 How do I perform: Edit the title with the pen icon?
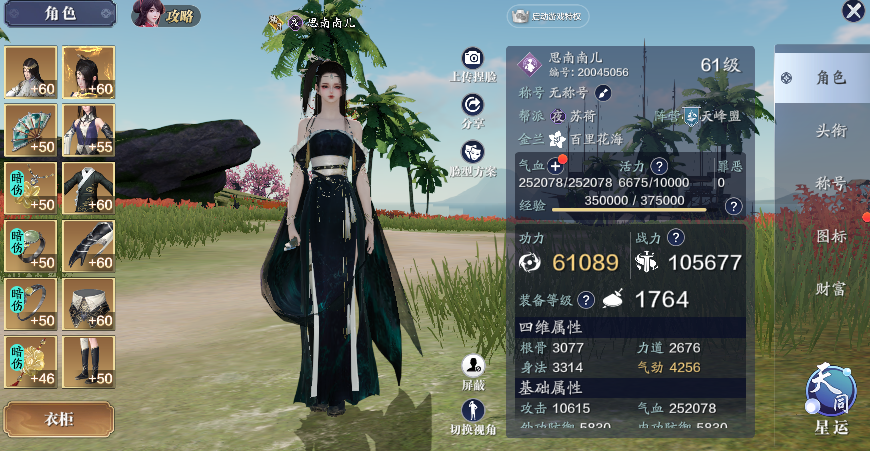point(603,93)
